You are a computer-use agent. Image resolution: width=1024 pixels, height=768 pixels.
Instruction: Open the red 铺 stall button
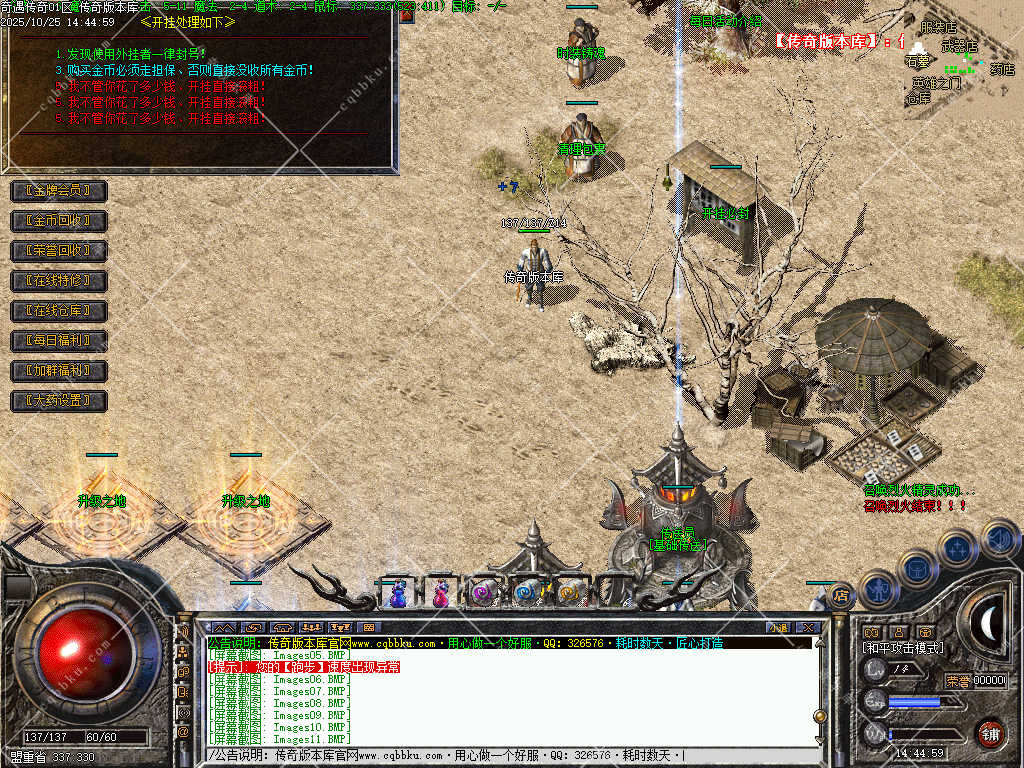pos(990,733)
